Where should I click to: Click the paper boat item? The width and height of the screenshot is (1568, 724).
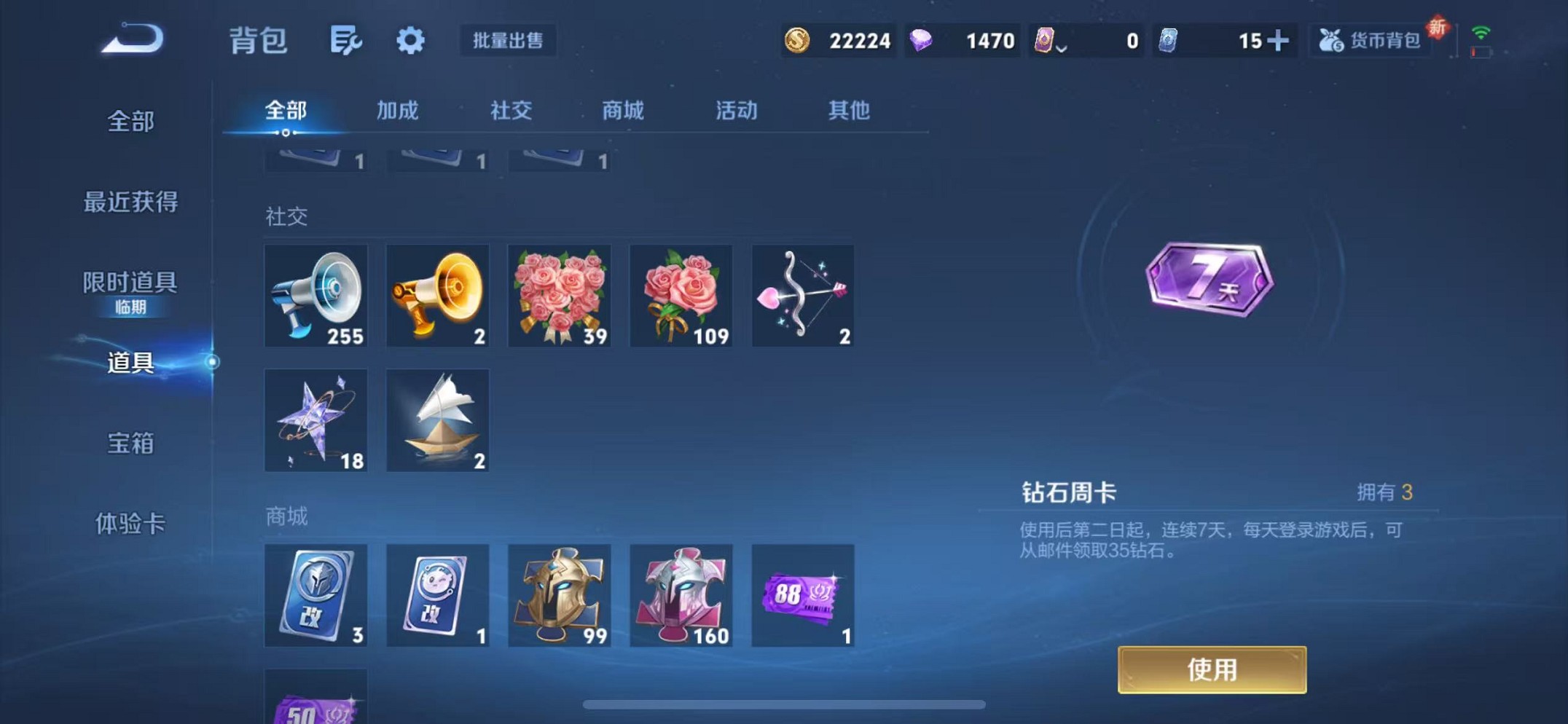[437, 420]
